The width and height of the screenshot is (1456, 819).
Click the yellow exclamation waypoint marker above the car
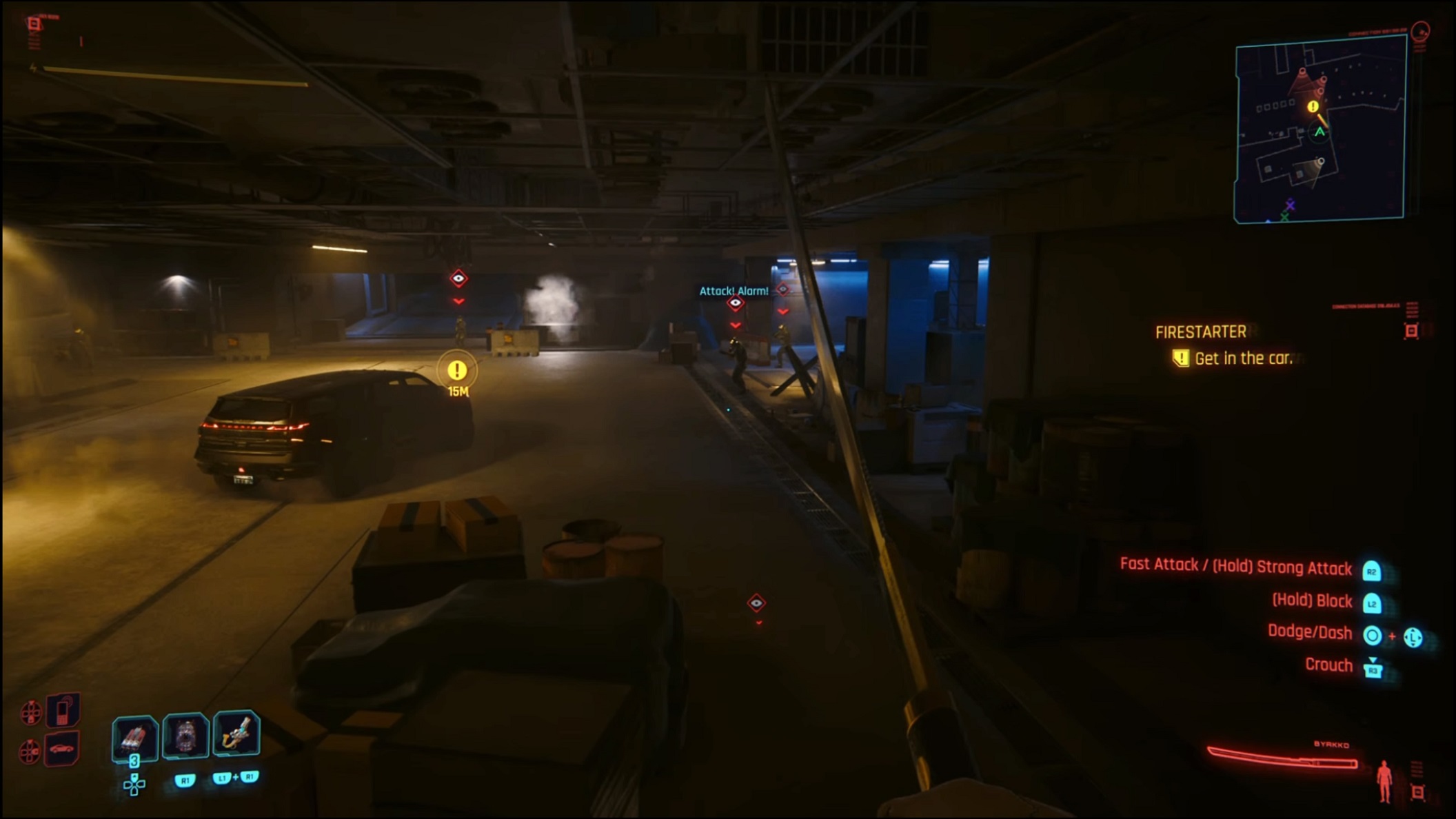[x=456, y=371]
